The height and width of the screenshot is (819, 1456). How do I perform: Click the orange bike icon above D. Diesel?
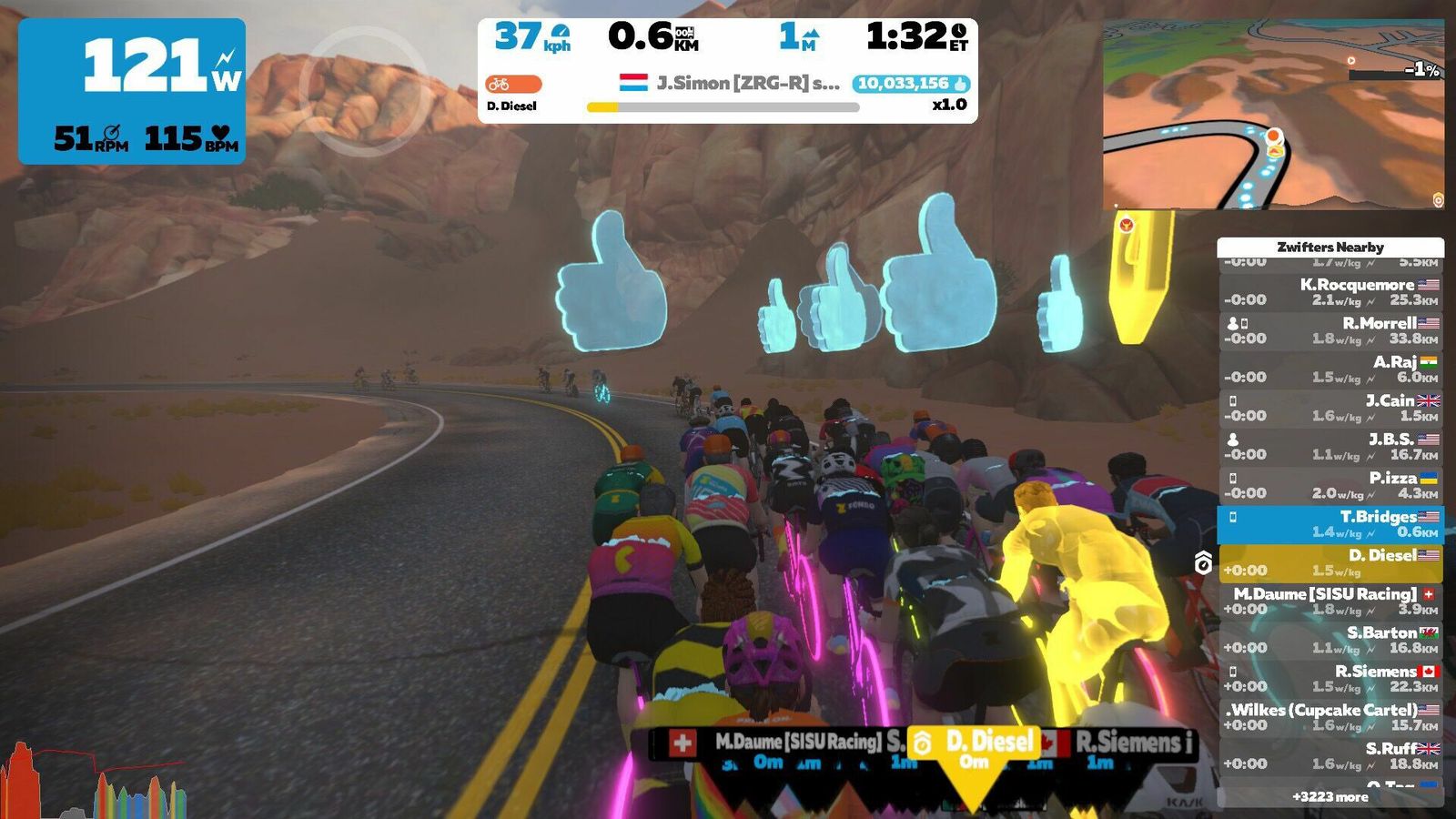click(x=513, y=84)
